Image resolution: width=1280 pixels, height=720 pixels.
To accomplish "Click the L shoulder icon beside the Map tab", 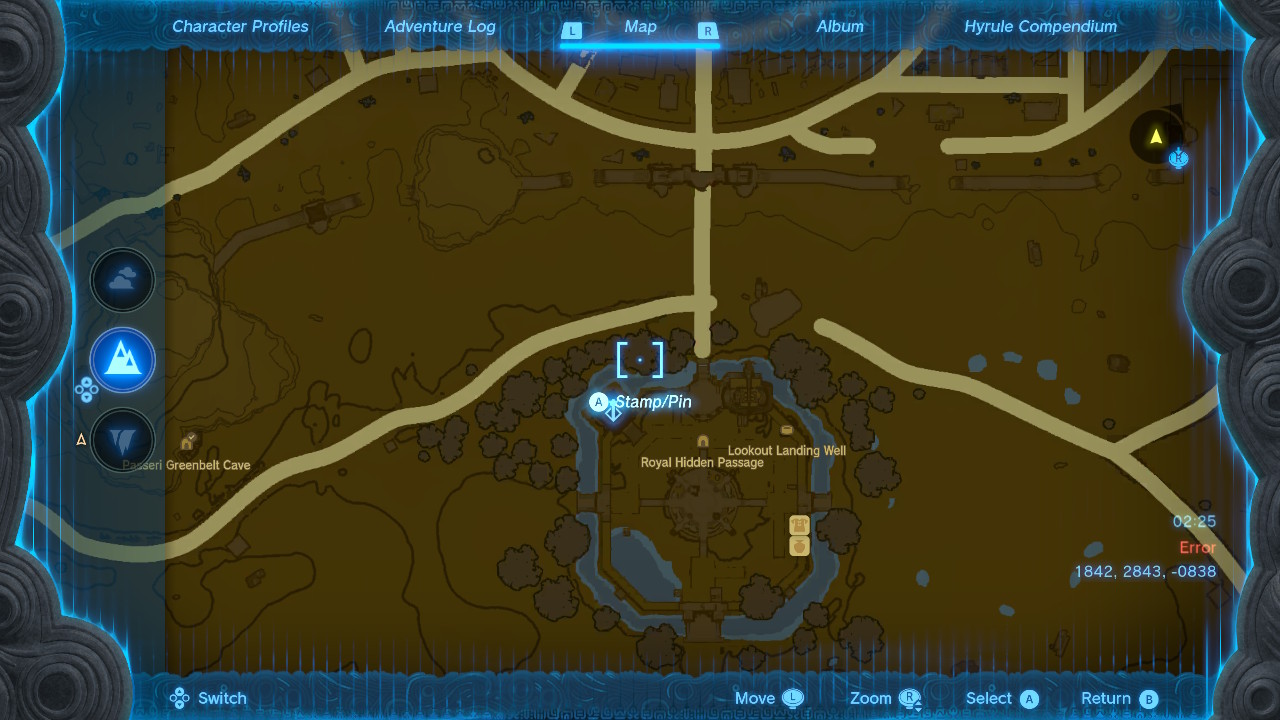I will click(572, 31).
